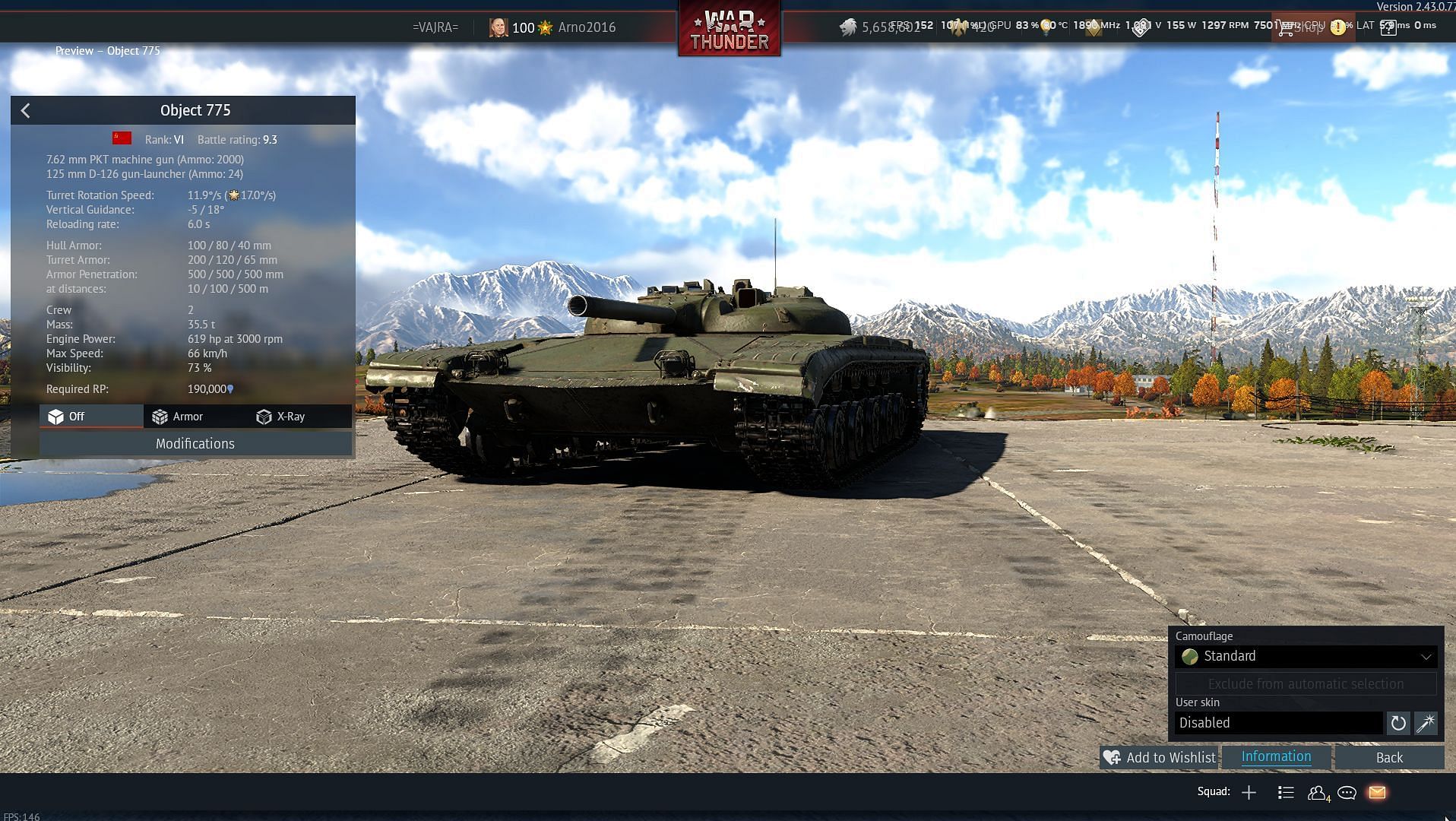The width and height of the screenshot is (1456, 821).
Task: Open the chat bubble icon
Action: tap(1347, 793)
